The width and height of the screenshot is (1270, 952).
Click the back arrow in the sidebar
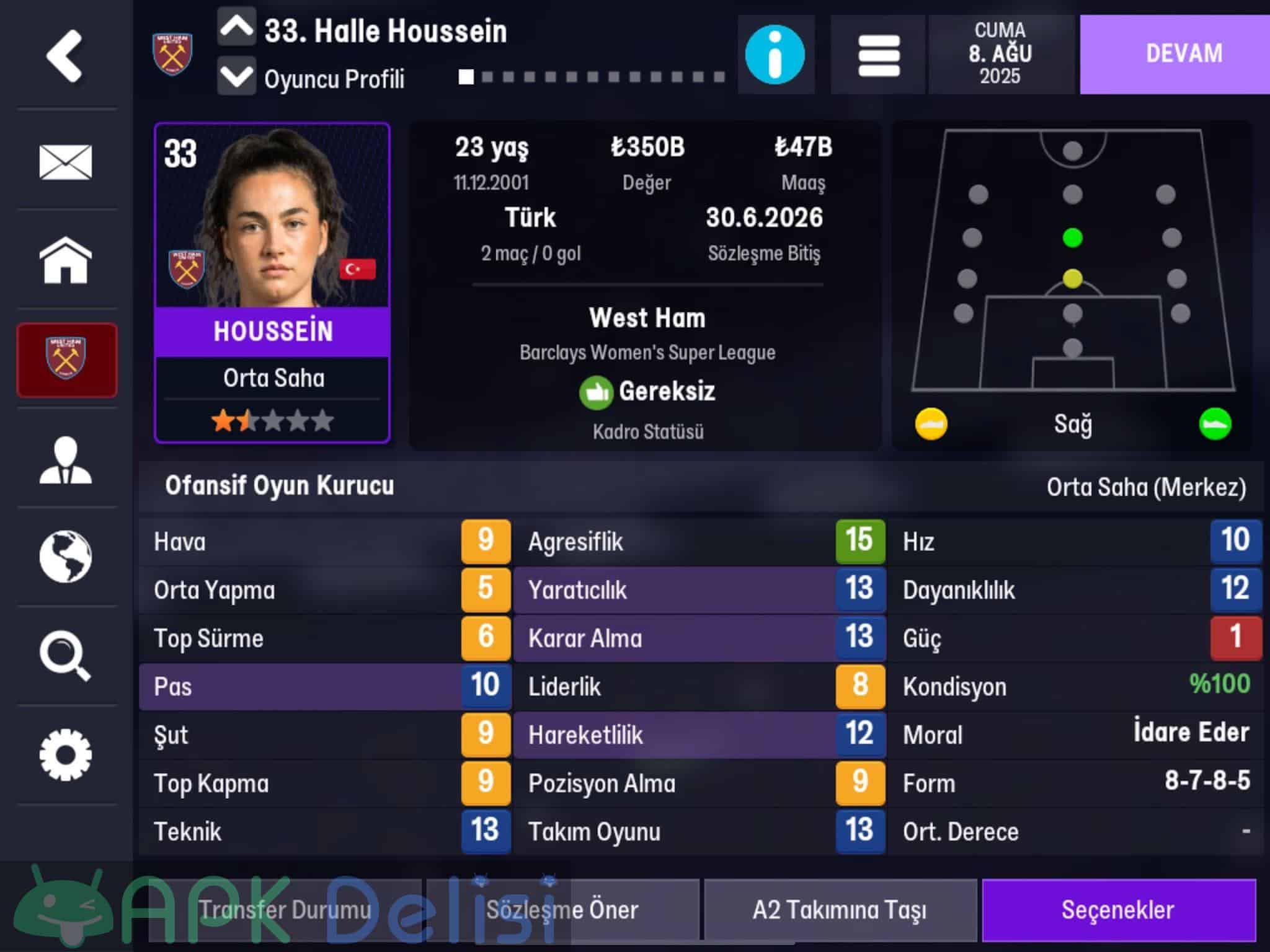tap(64, 56)
